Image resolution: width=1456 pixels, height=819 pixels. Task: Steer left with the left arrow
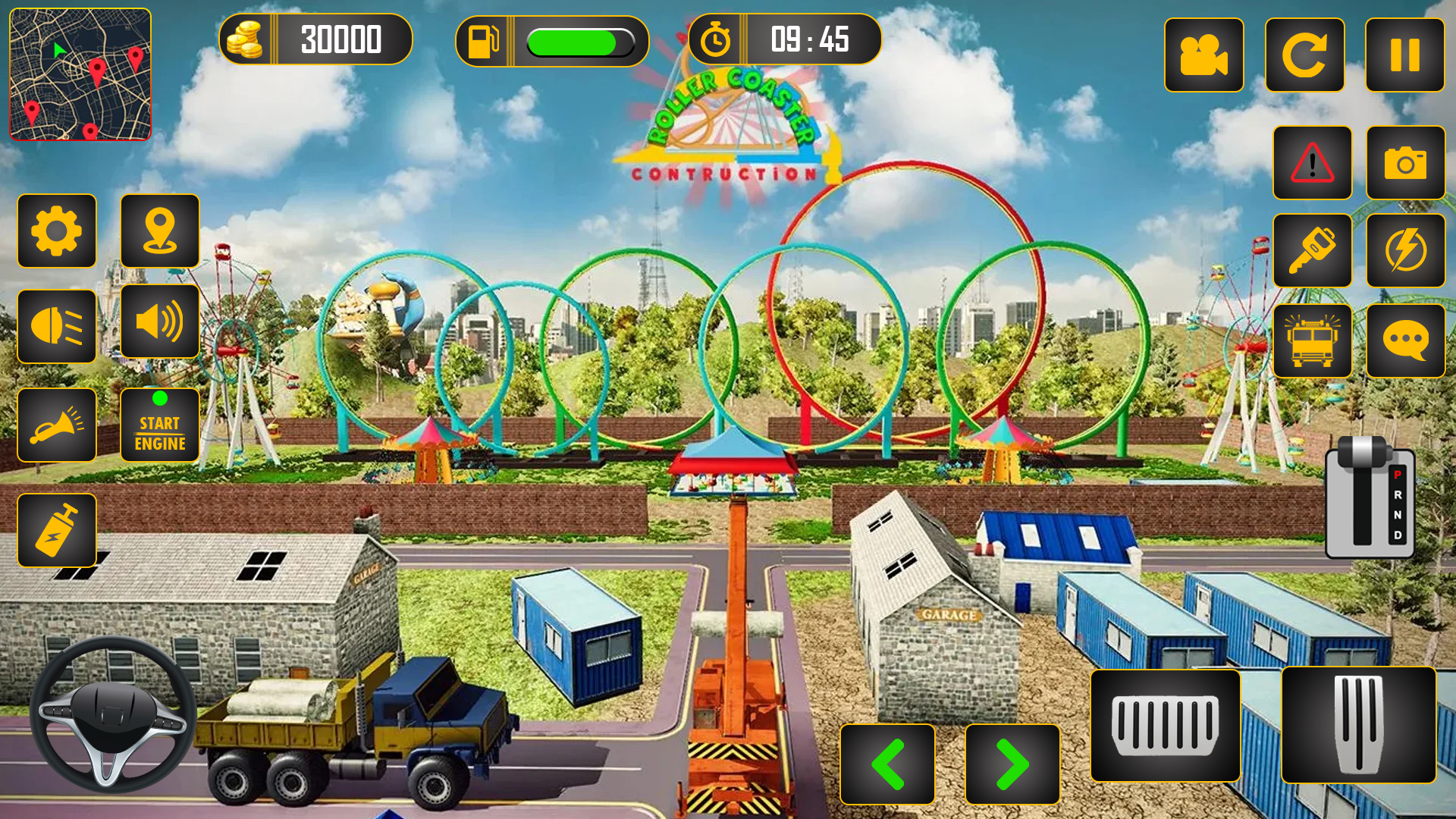888,764
